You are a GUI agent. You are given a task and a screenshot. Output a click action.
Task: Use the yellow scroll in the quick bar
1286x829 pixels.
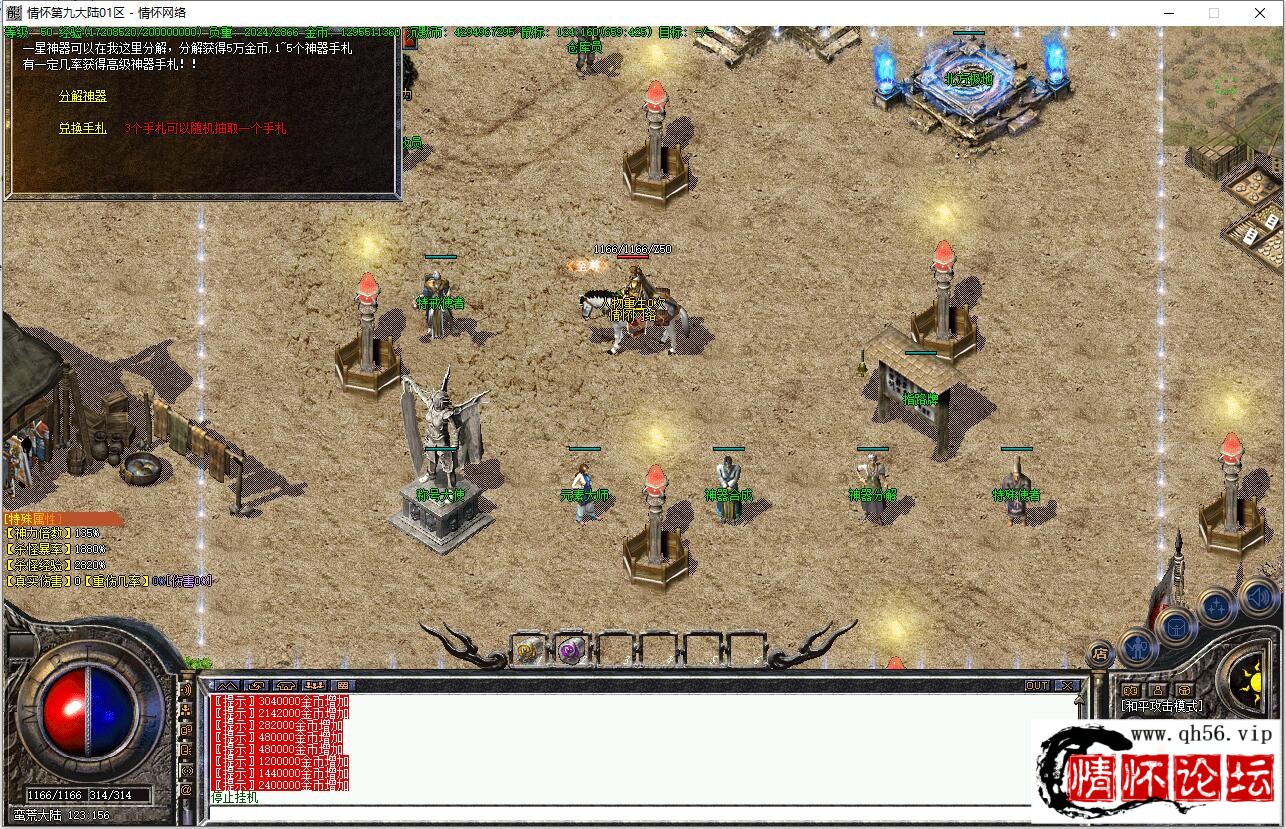coord(527,650)
